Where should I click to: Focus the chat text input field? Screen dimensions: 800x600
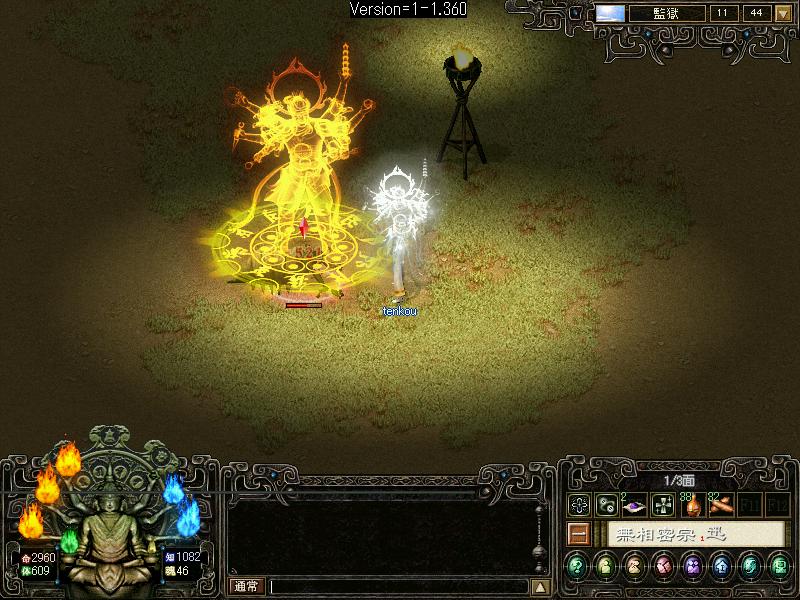tap(398, 587)
